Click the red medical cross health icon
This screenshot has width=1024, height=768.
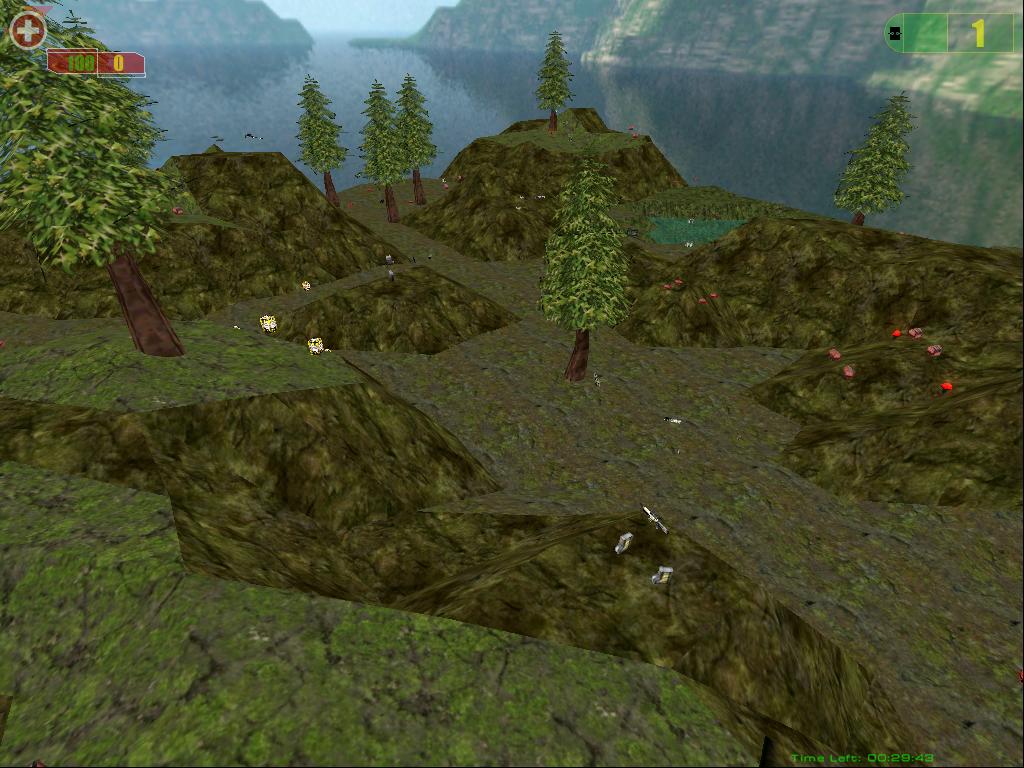[28, 30]
